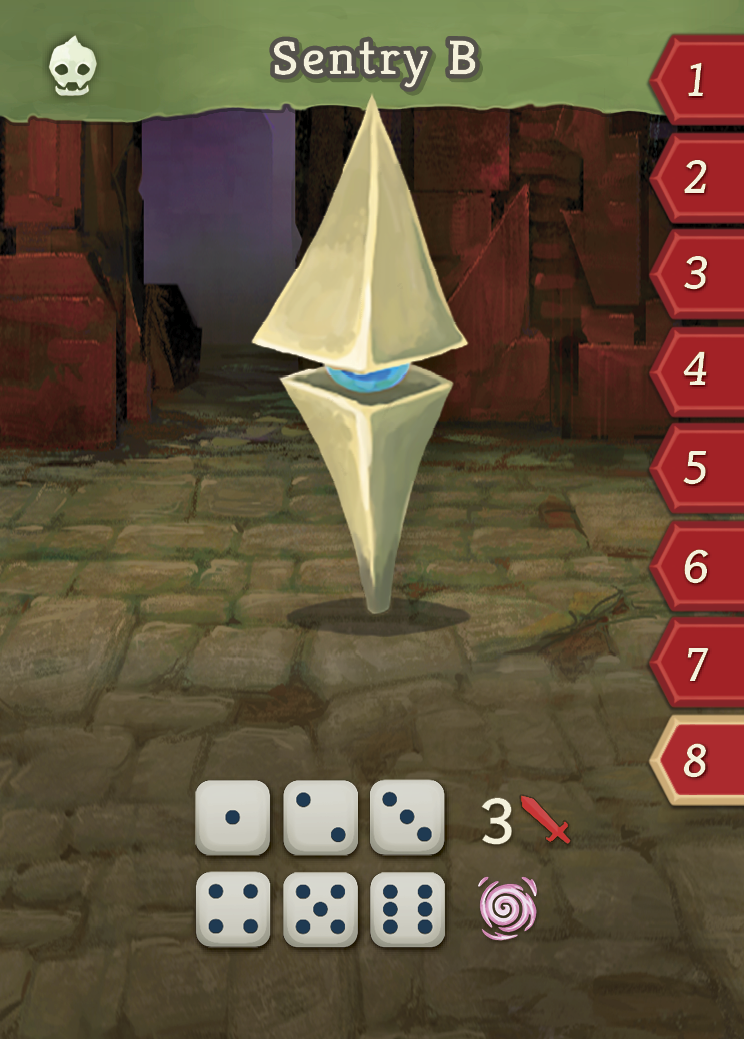Switch to the number 7 tab

pyautogui.click(x=698, y=663)
